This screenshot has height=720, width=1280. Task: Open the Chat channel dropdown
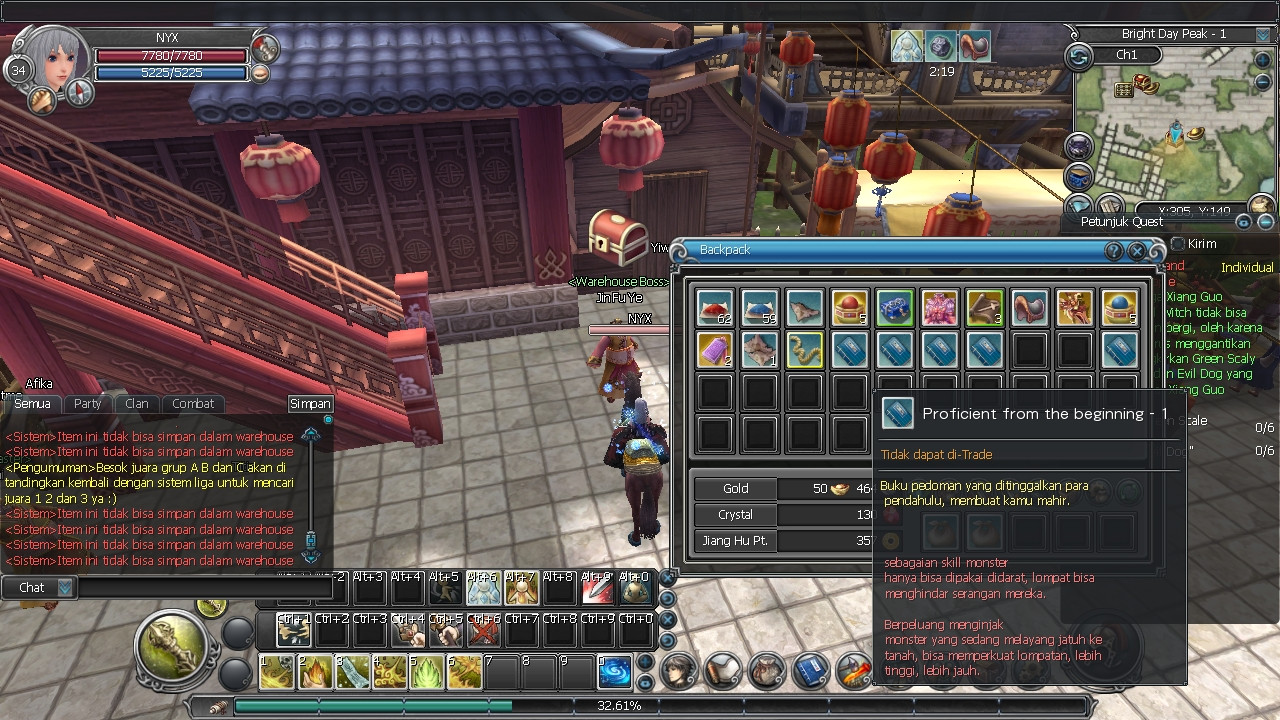click(x=65, y=588)
